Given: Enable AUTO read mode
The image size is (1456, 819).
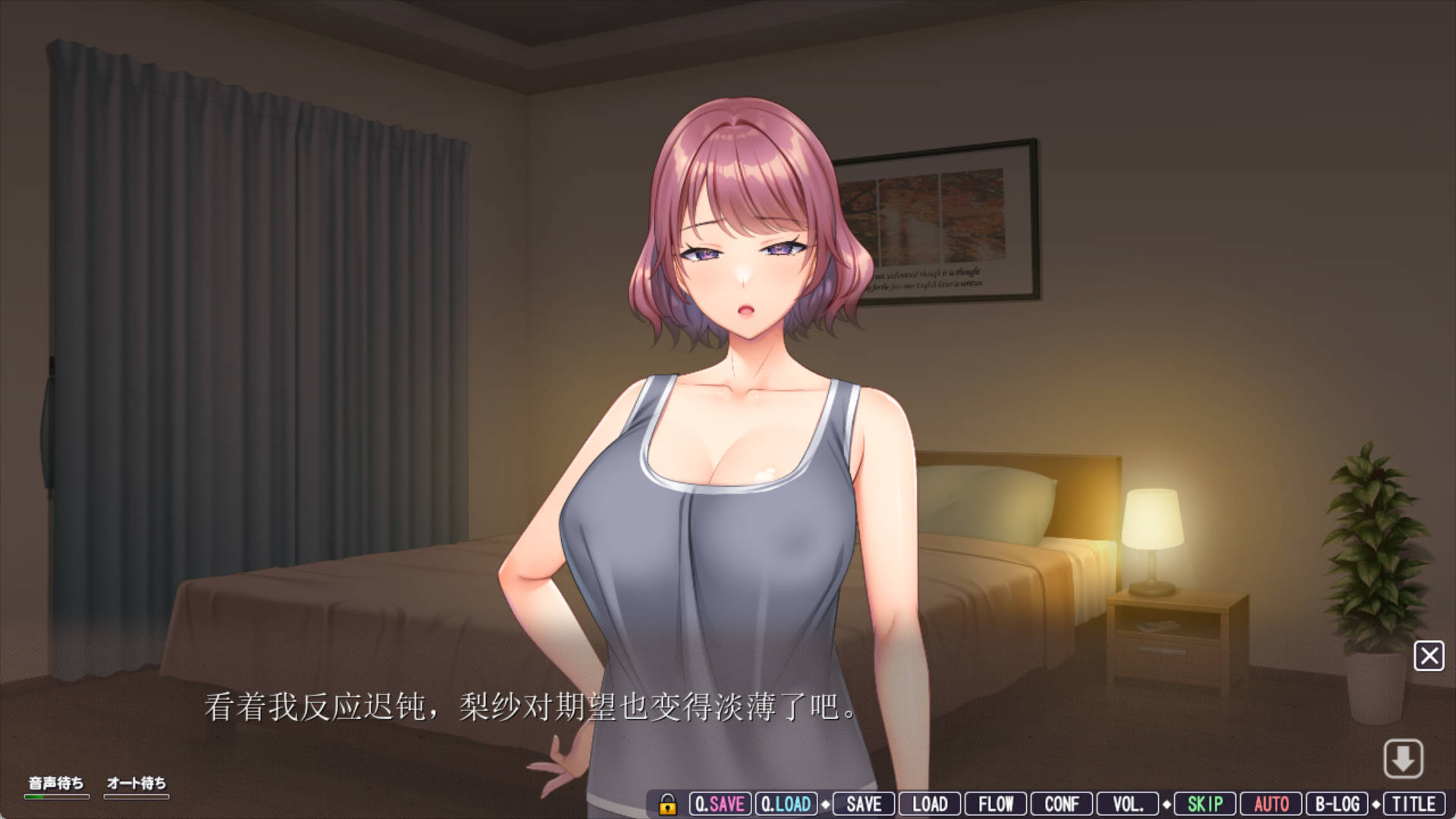Looking at the screenshot, I should tap(1270, 803).
